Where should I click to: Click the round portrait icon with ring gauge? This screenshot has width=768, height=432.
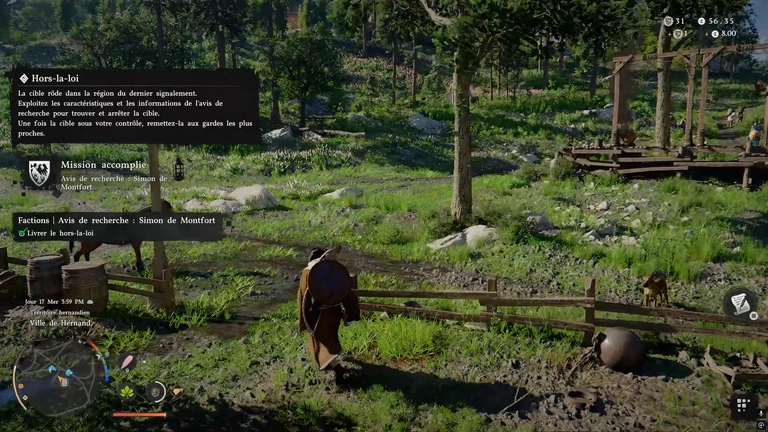(x=155, y=391)
